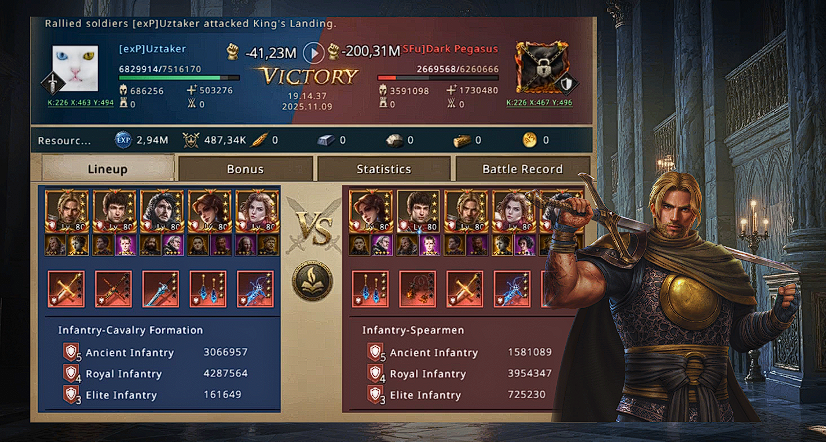Screen dimensions: 826x442
Task: Click the round flame-and-book emblem button
Action: pyautogui.click(x=312, y=281)
